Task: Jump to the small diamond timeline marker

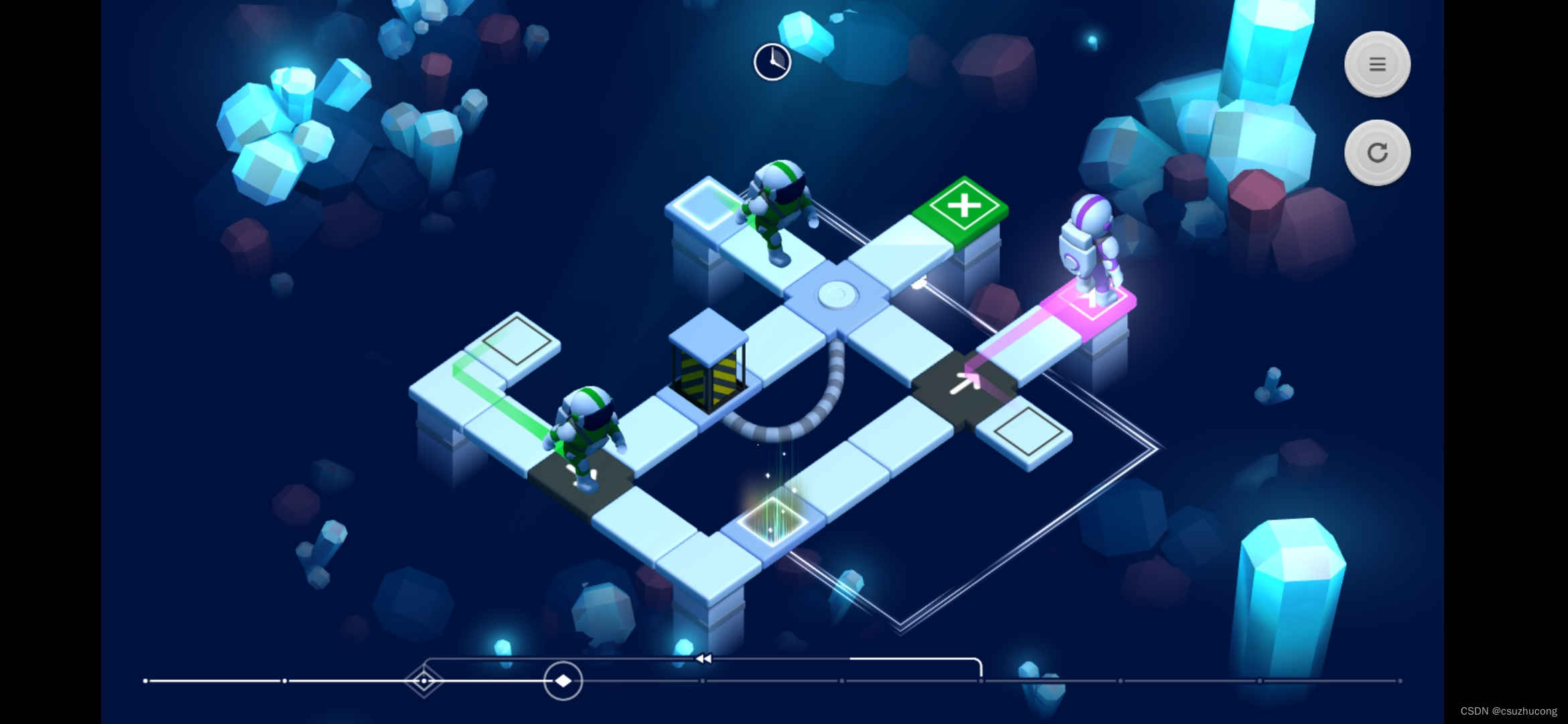Action: (423, 681)
